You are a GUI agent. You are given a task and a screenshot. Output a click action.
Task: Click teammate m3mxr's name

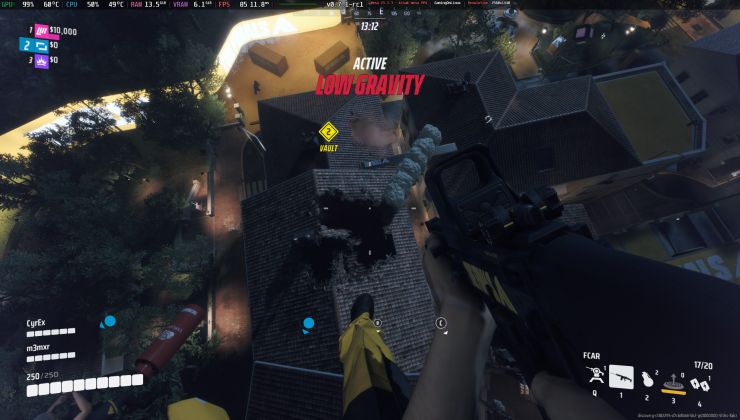(39, 347)
